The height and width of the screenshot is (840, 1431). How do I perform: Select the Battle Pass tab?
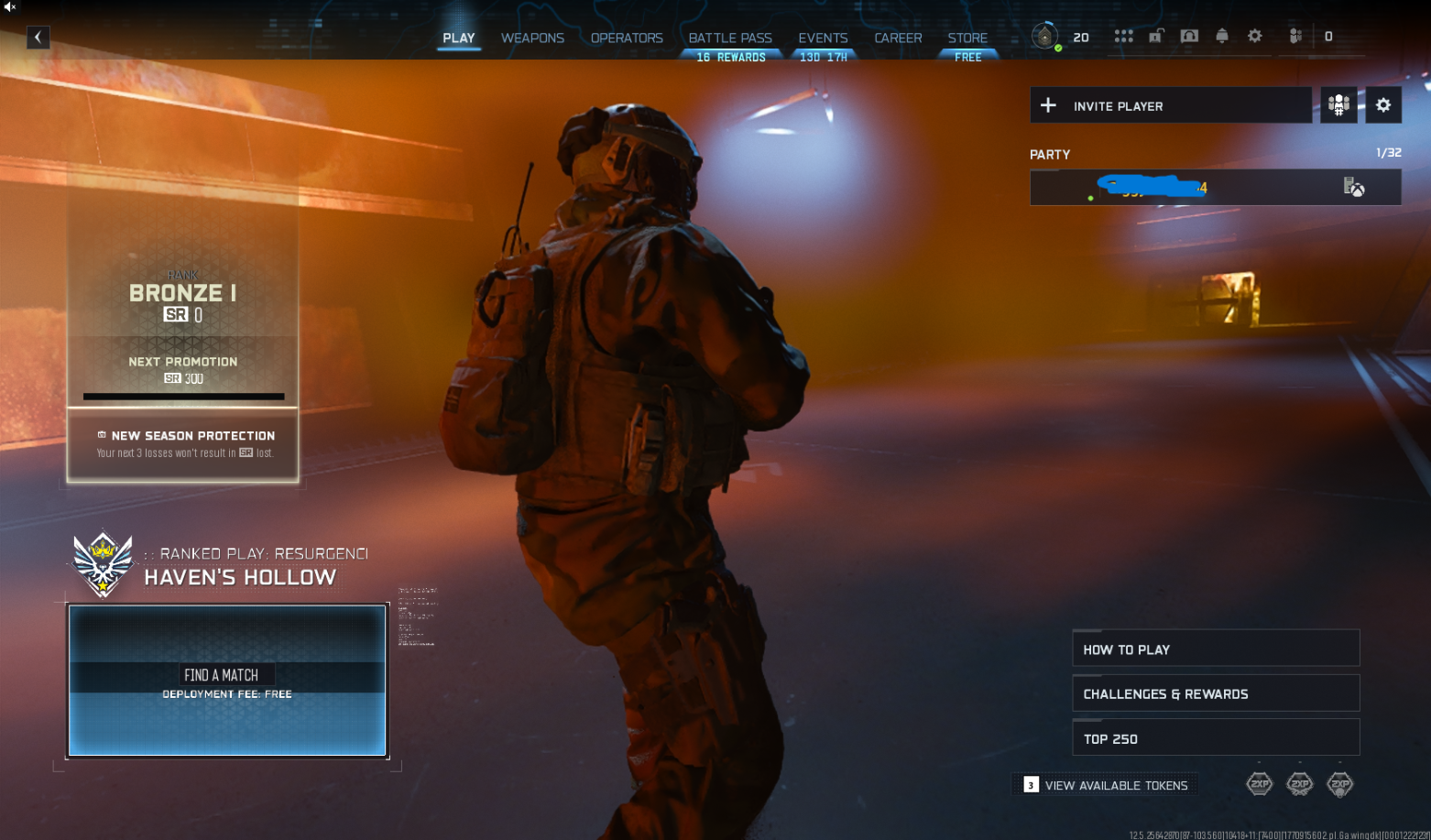730,38
